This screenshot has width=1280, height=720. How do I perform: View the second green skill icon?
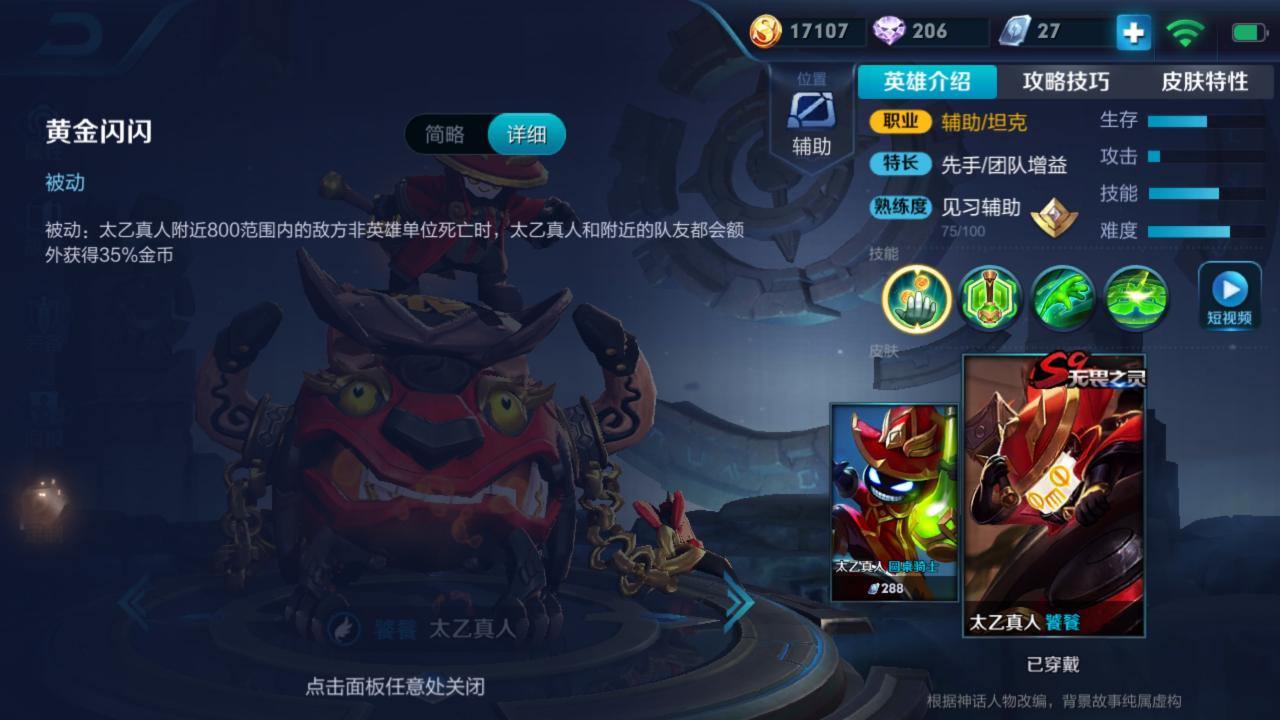1063,298
